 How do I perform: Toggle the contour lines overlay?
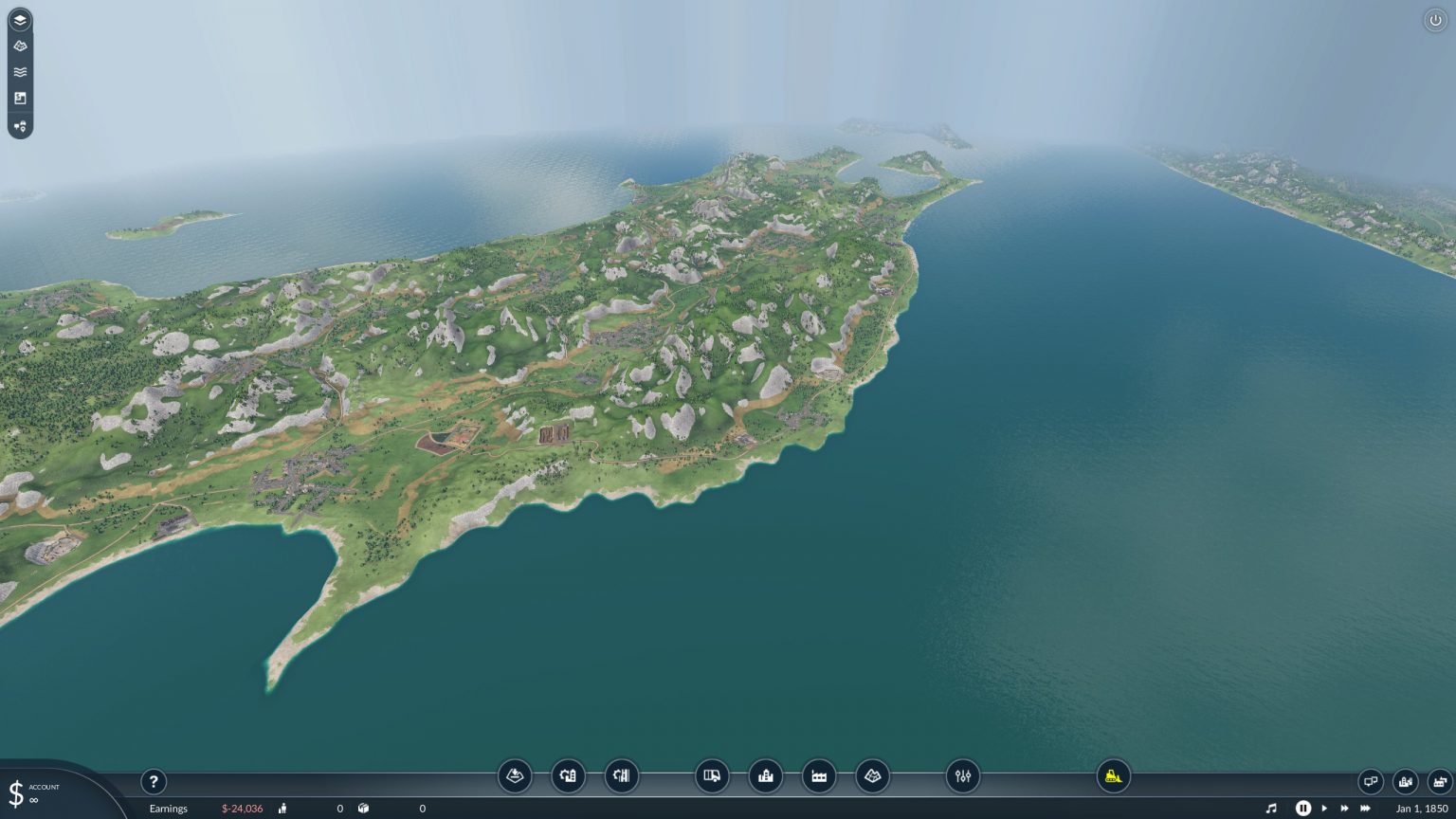point(20,71)
